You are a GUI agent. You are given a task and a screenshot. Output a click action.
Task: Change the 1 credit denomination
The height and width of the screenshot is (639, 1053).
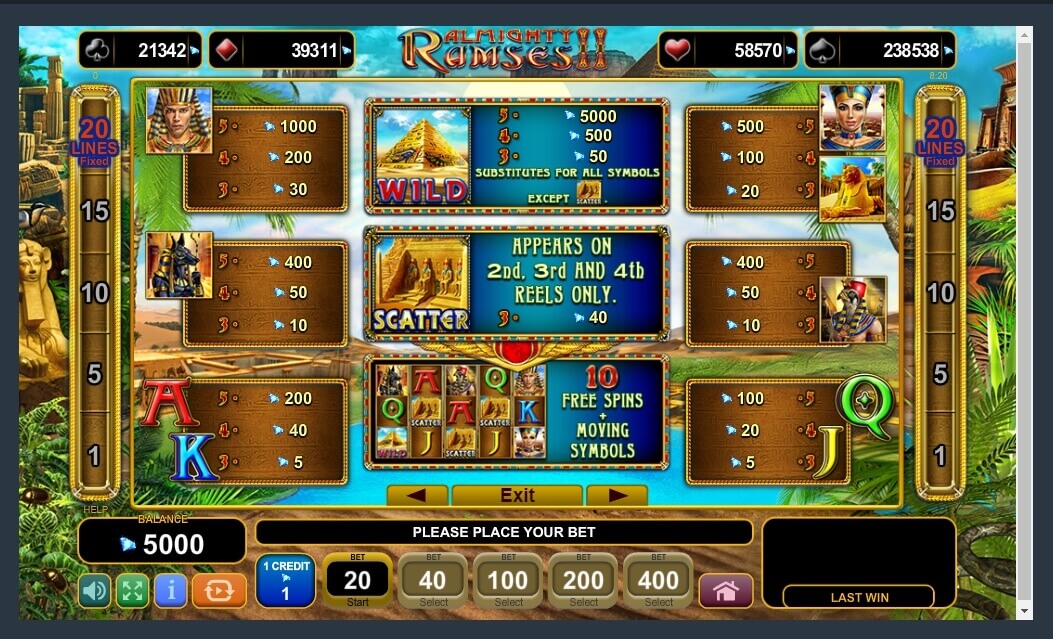(285, 581)
